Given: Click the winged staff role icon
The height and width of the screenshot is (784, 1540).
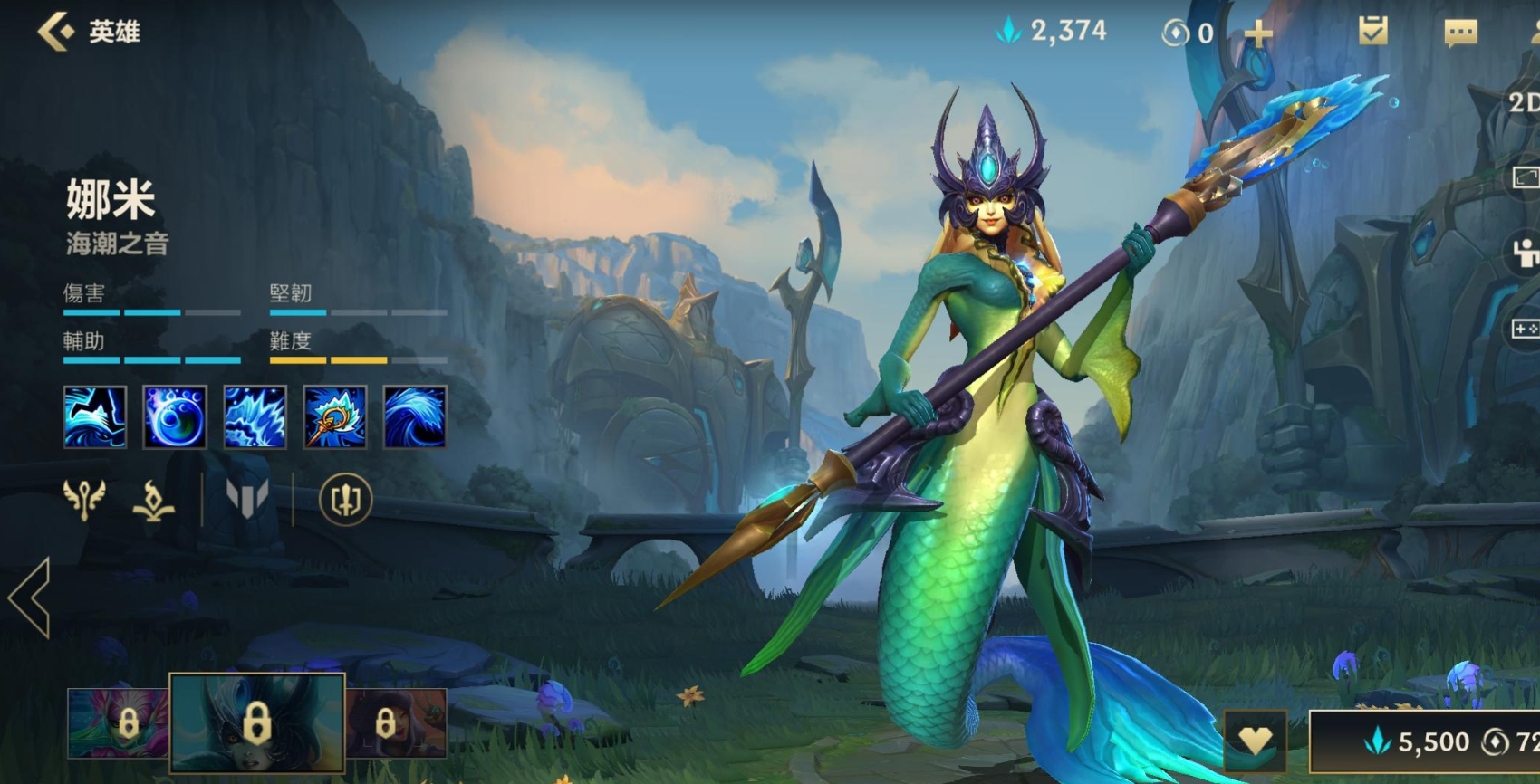Looking at the screenshot, I should (84, 499).
